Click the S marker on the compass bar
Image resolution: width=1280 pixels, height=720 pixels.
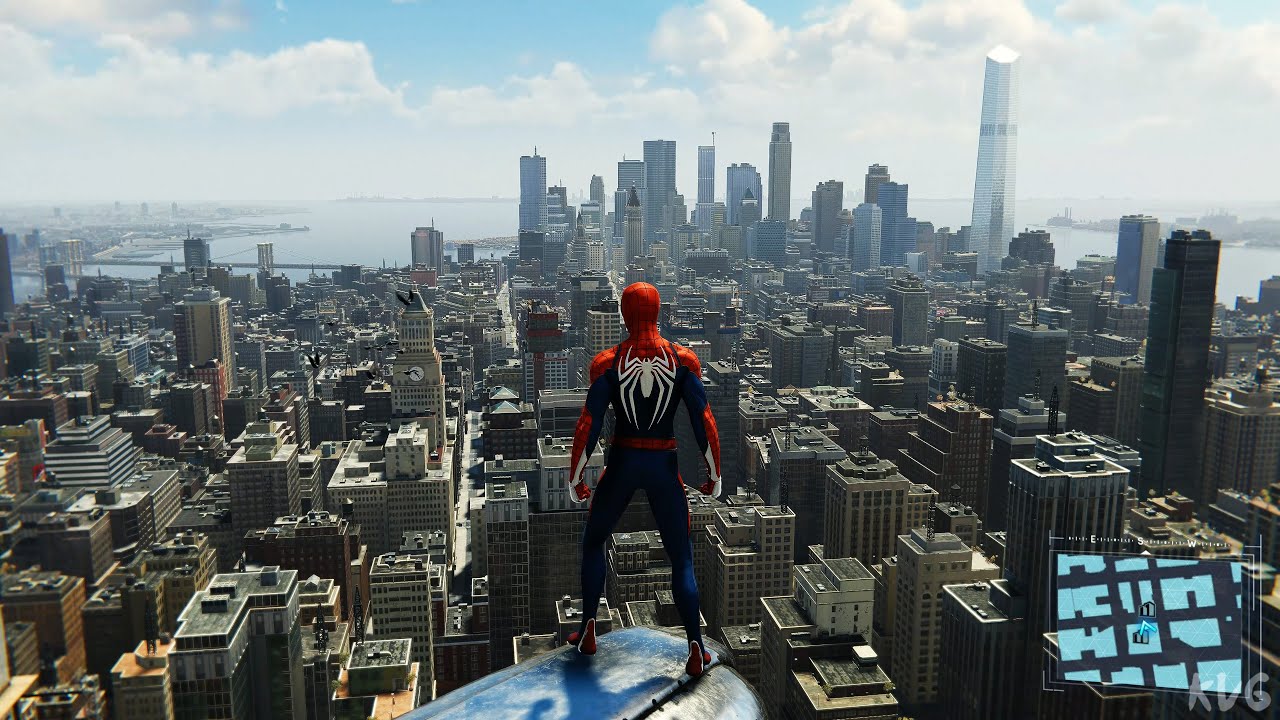click(x=1140, y=539)
